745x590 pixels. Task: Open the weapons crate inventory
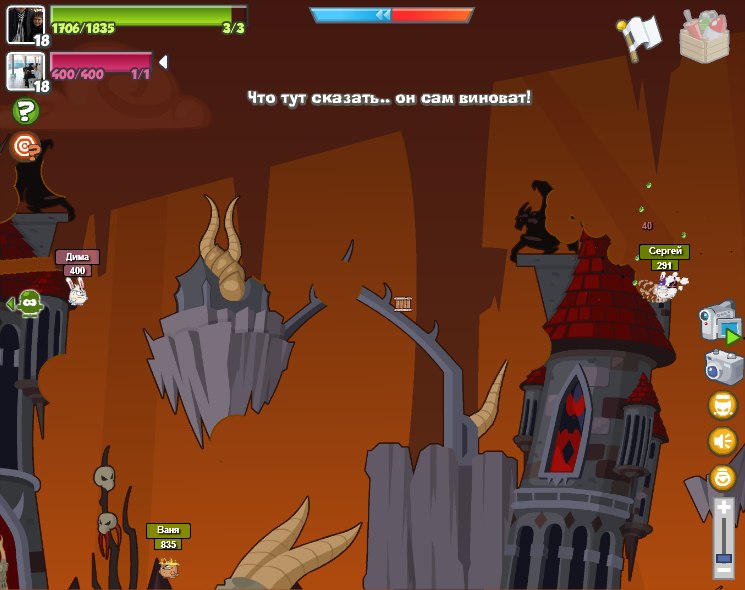[704, 38]
